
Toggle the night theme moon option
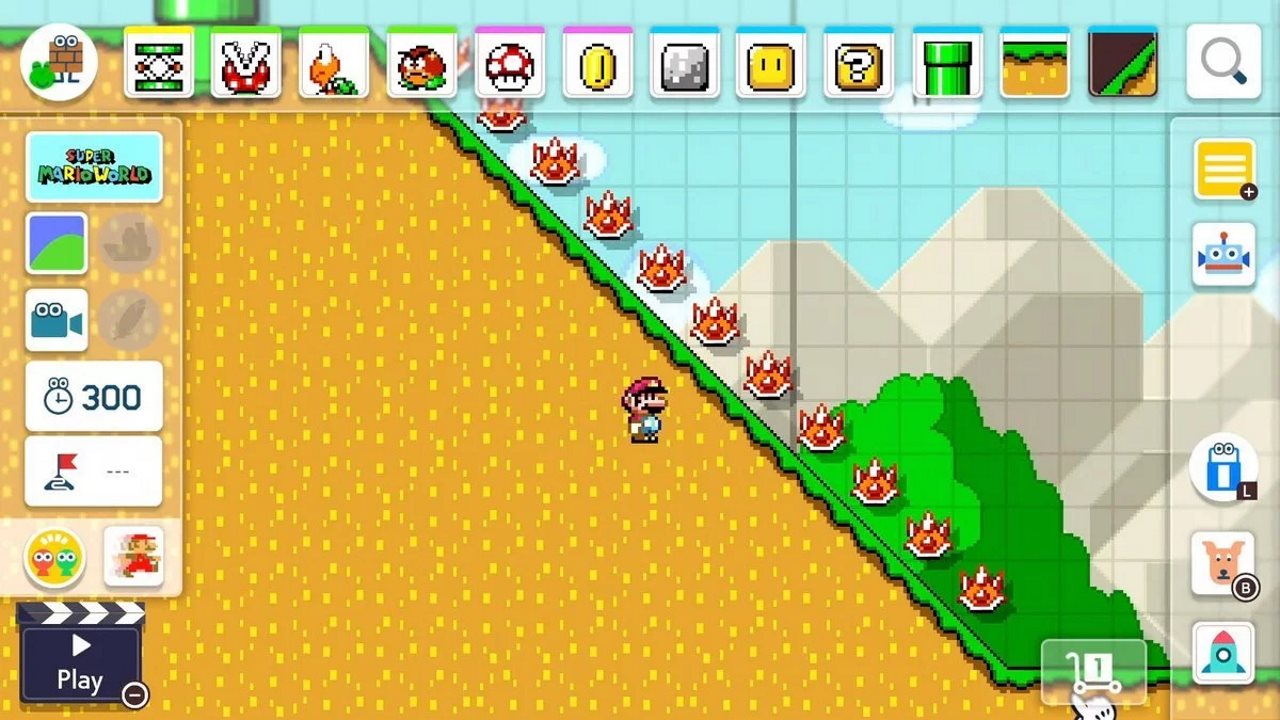point(133,243)
